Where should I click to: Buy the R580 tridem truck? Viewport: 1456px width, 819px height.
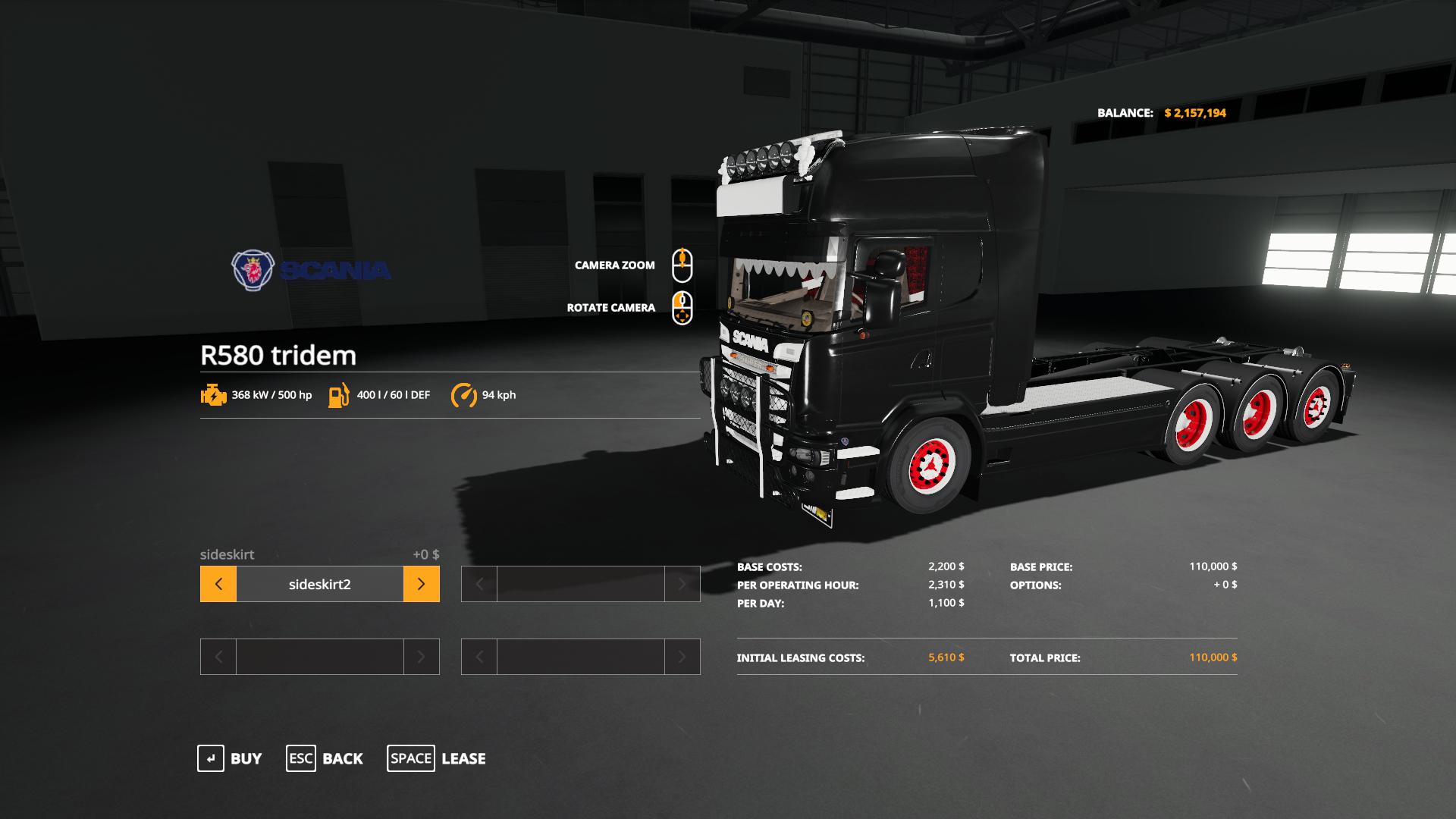(229, 758)
